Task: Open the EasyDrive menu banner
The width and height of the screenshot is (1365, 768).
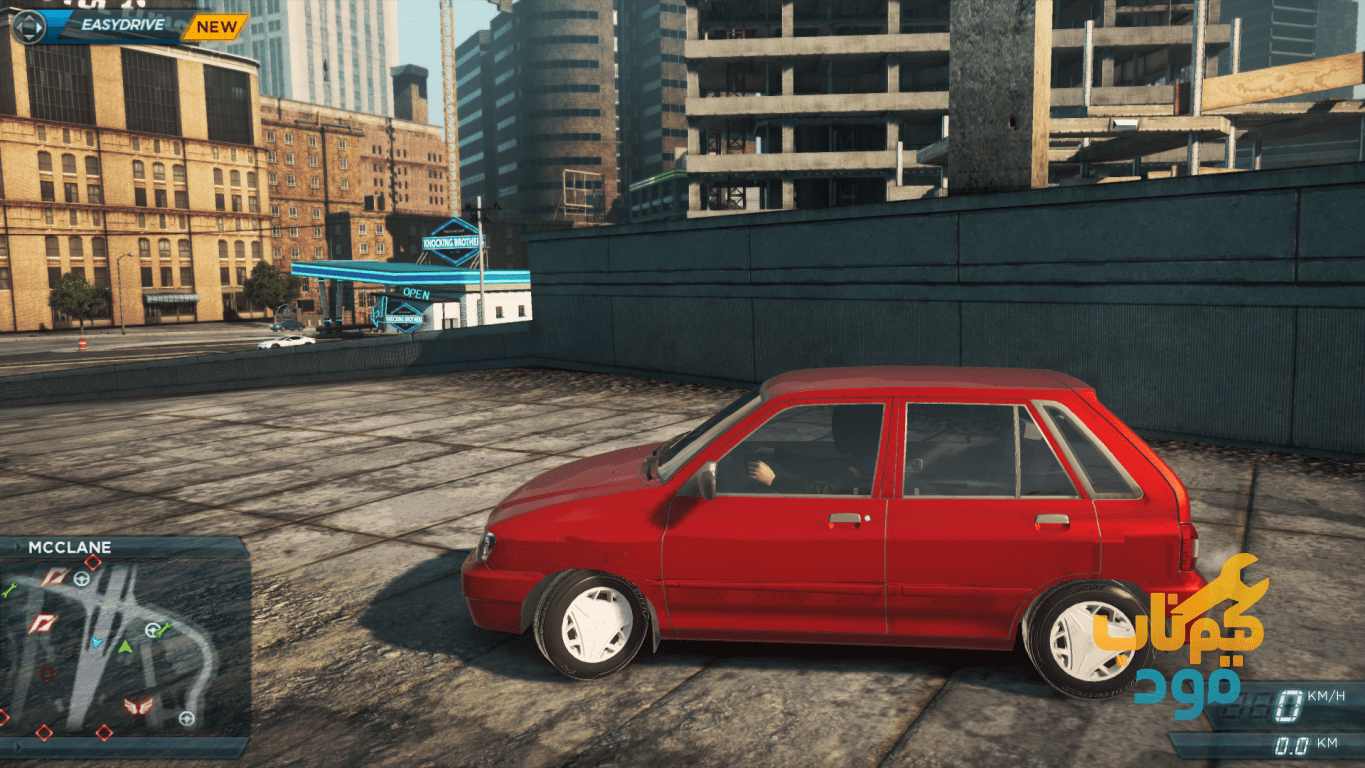Action: click(120, 26)
